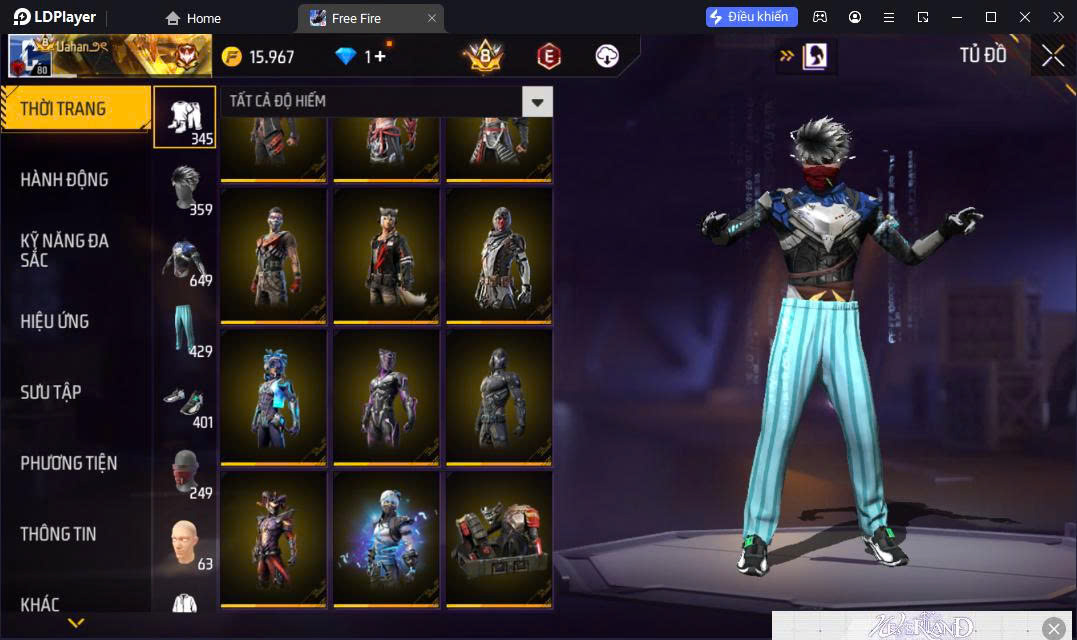Screen dimensions: 1077x640
Task: Show the Sưu Tập tab
Action: (x=51, y=392)
